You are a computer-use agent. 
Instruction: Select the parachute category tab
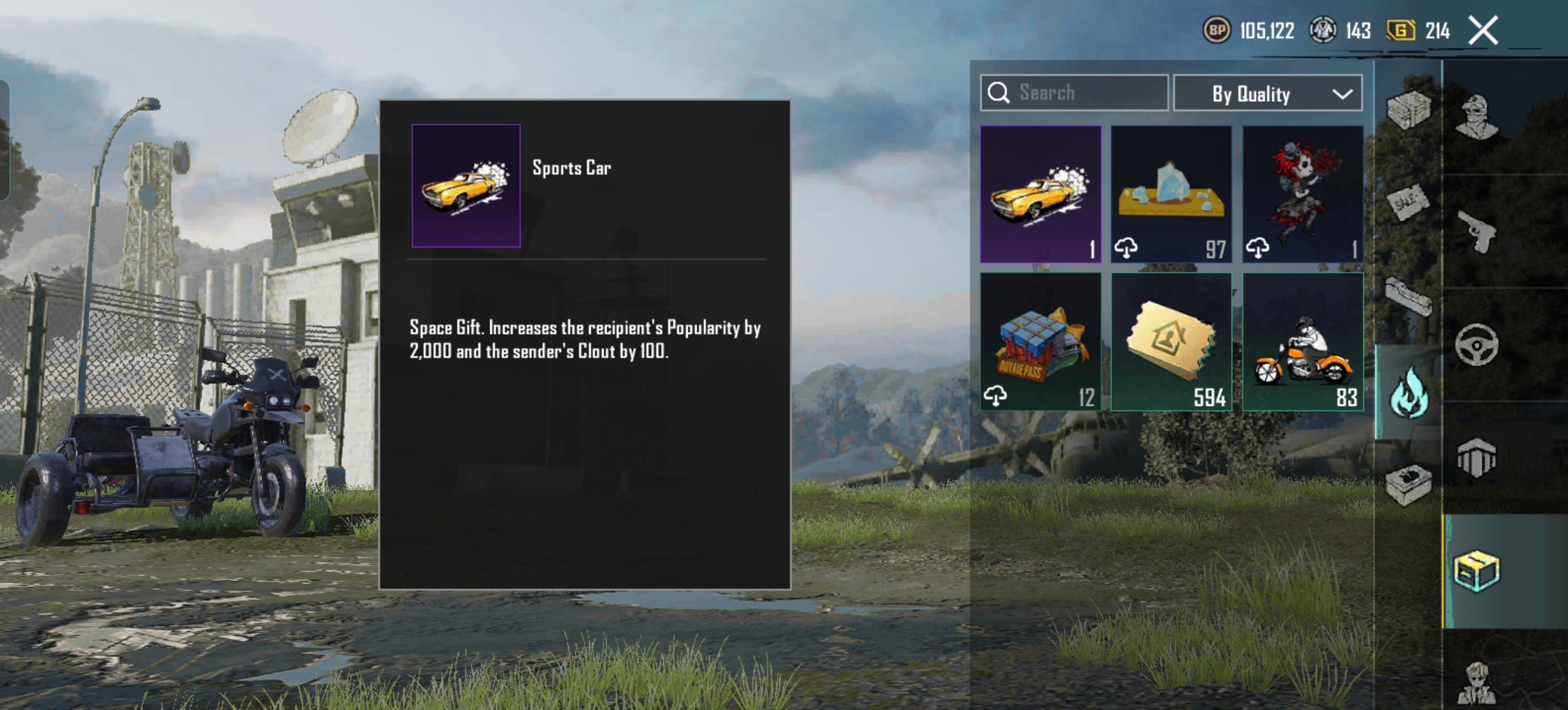pyautogui.click(x=1477, y=458)
